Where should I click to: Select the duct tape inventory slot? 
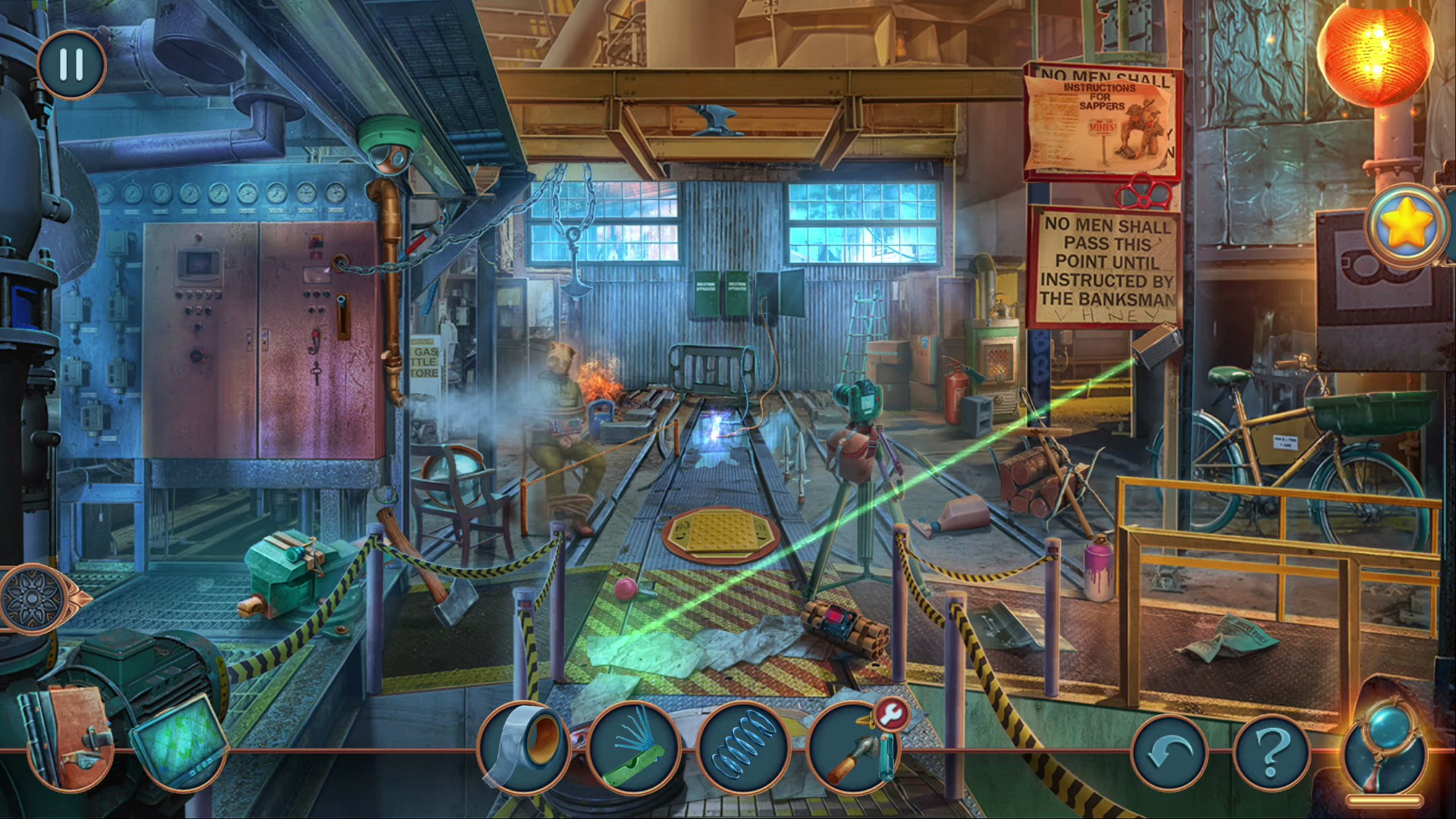coord(524,748)
